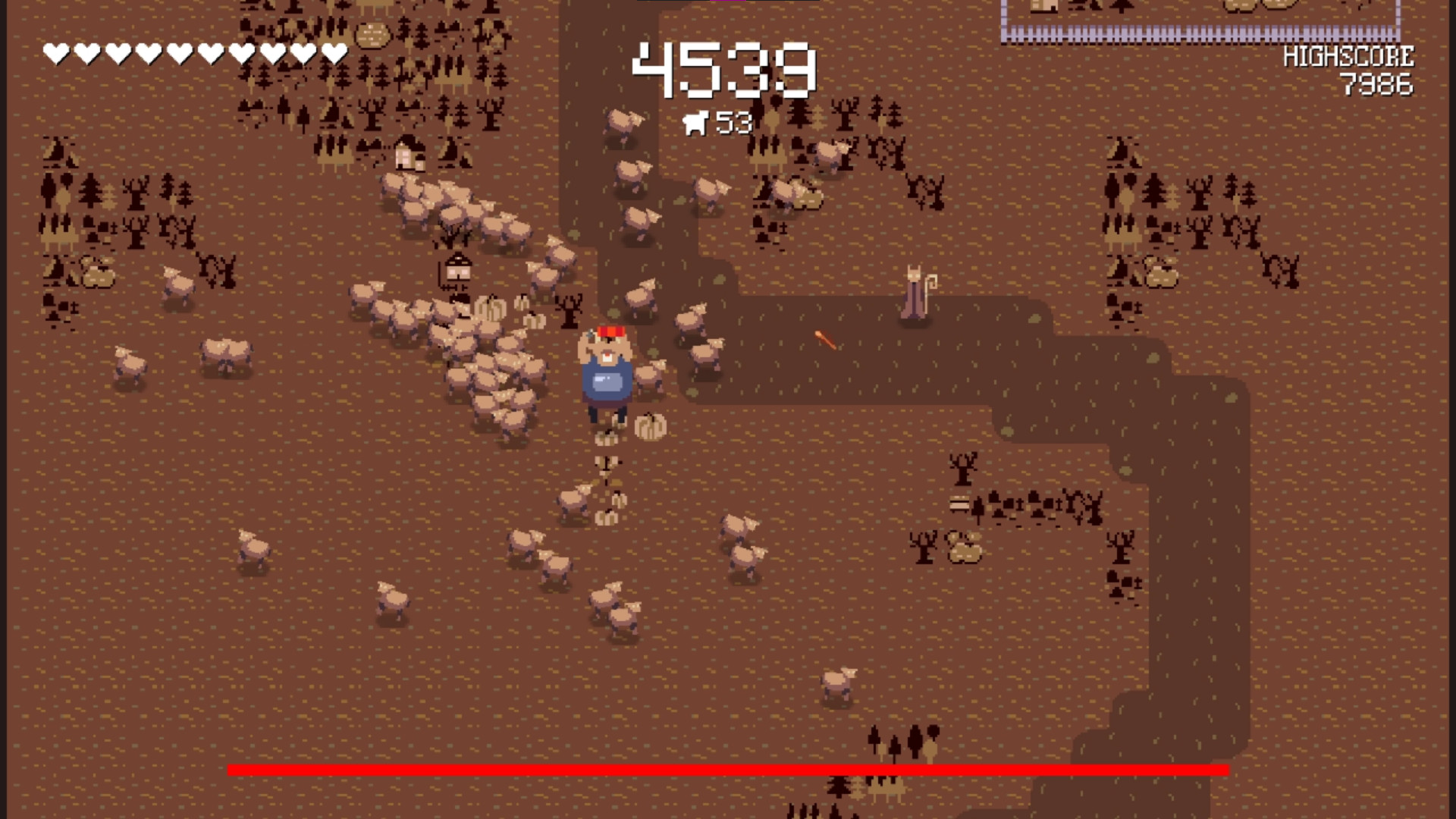Select the wooden log near the dead trees
Screen dimensions: 1456x819
(959, 503)
